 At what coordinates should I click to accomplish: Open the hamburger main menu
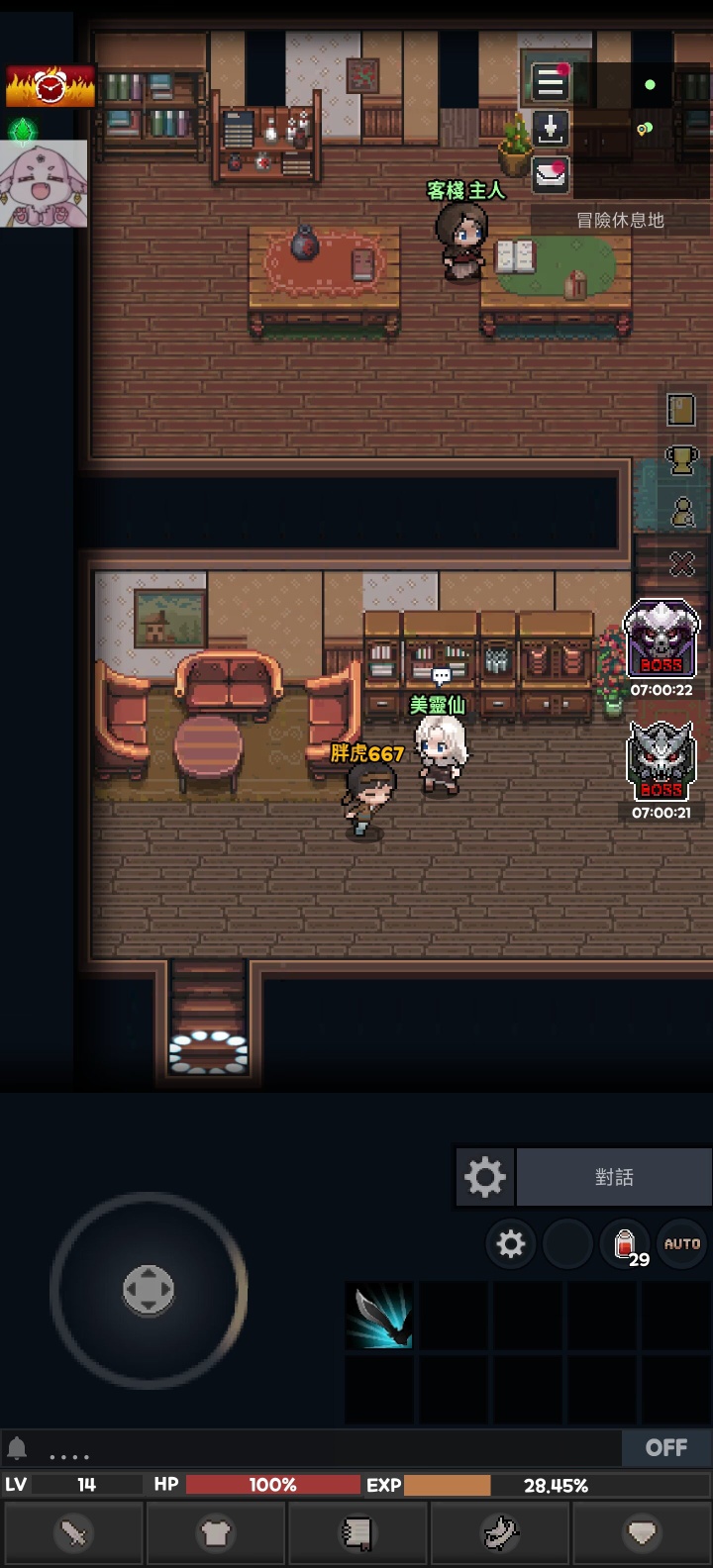tap(551, 82)
